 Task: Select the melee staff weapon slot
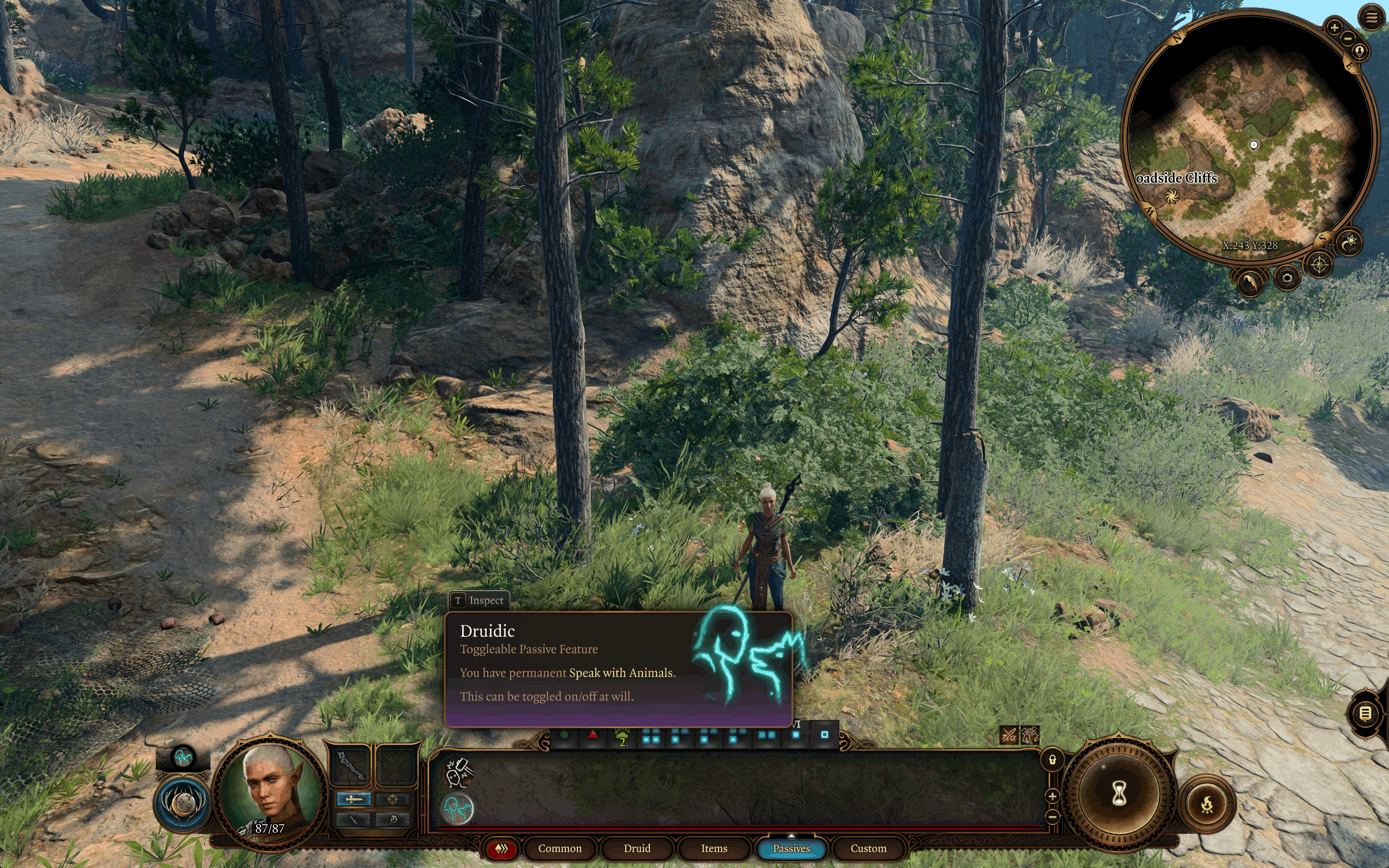tap(351, 766)
